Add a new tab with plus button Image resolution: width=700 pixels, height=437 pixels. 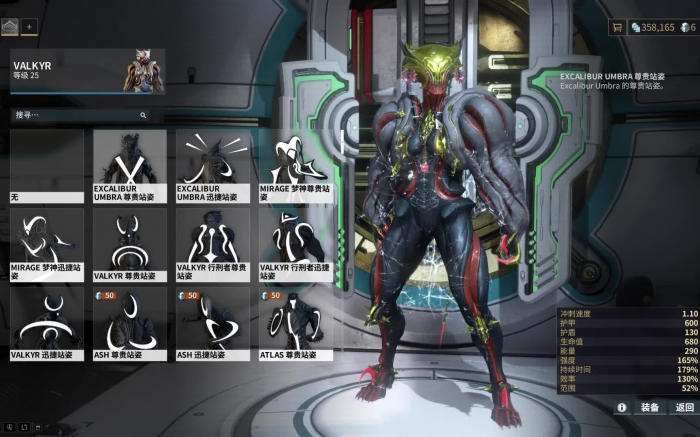point(29,27)
